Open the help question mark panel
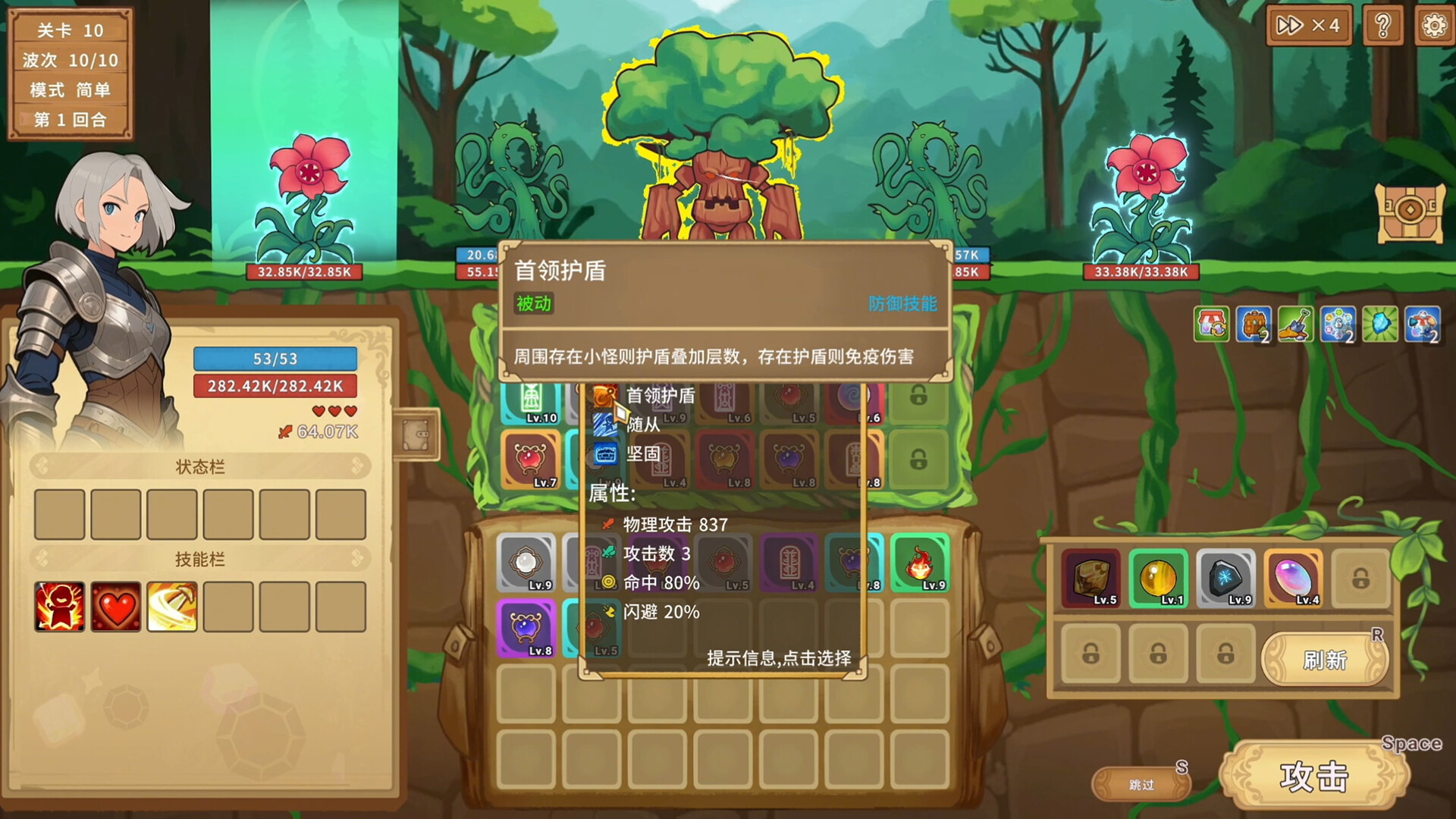The image size is (1456, 819). 1383,25
